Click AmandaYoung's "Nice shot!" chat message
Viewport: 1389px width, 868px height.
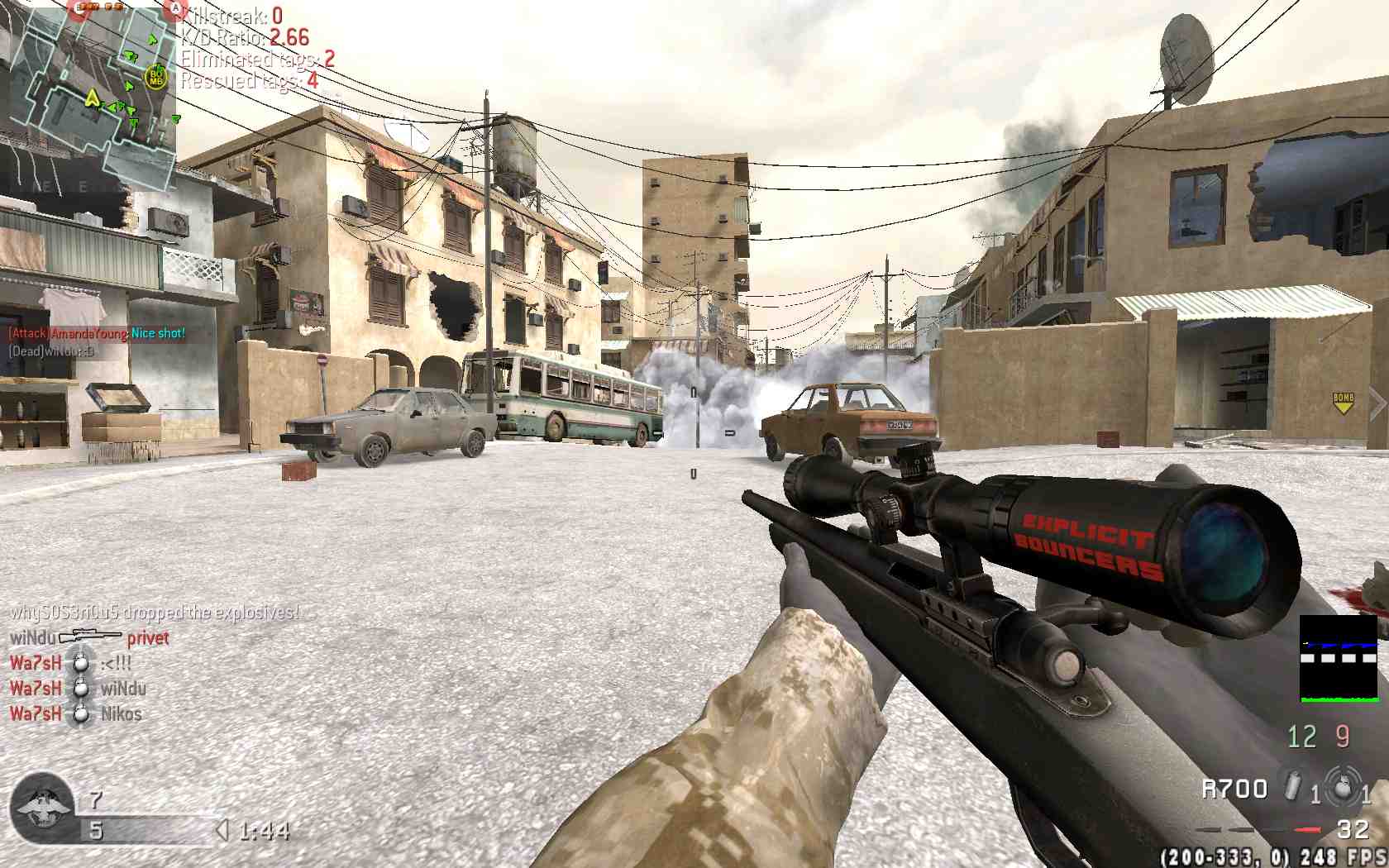pos(97,333)
